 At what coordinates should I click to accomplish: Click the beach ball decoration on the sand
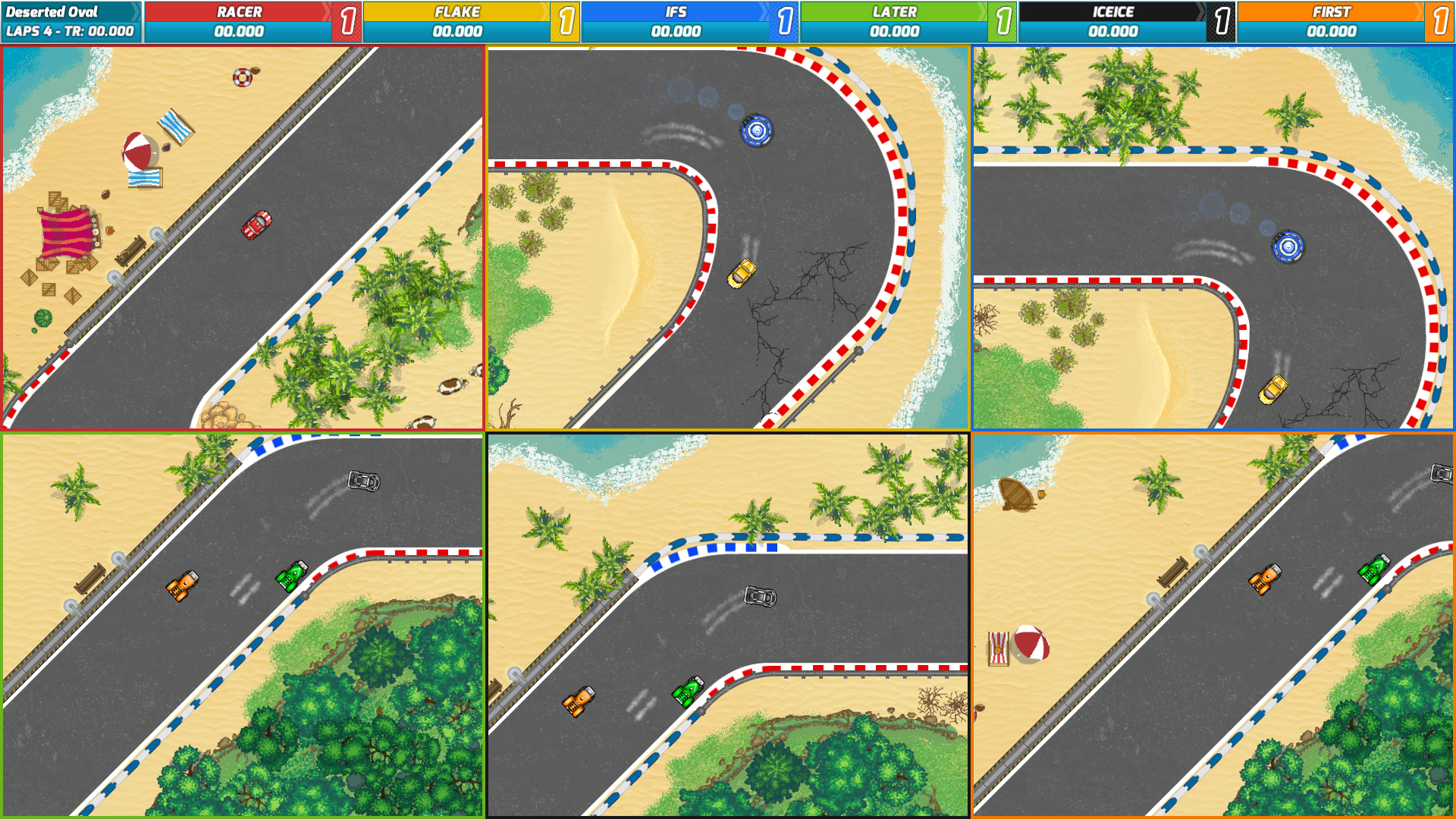[140, 152]
